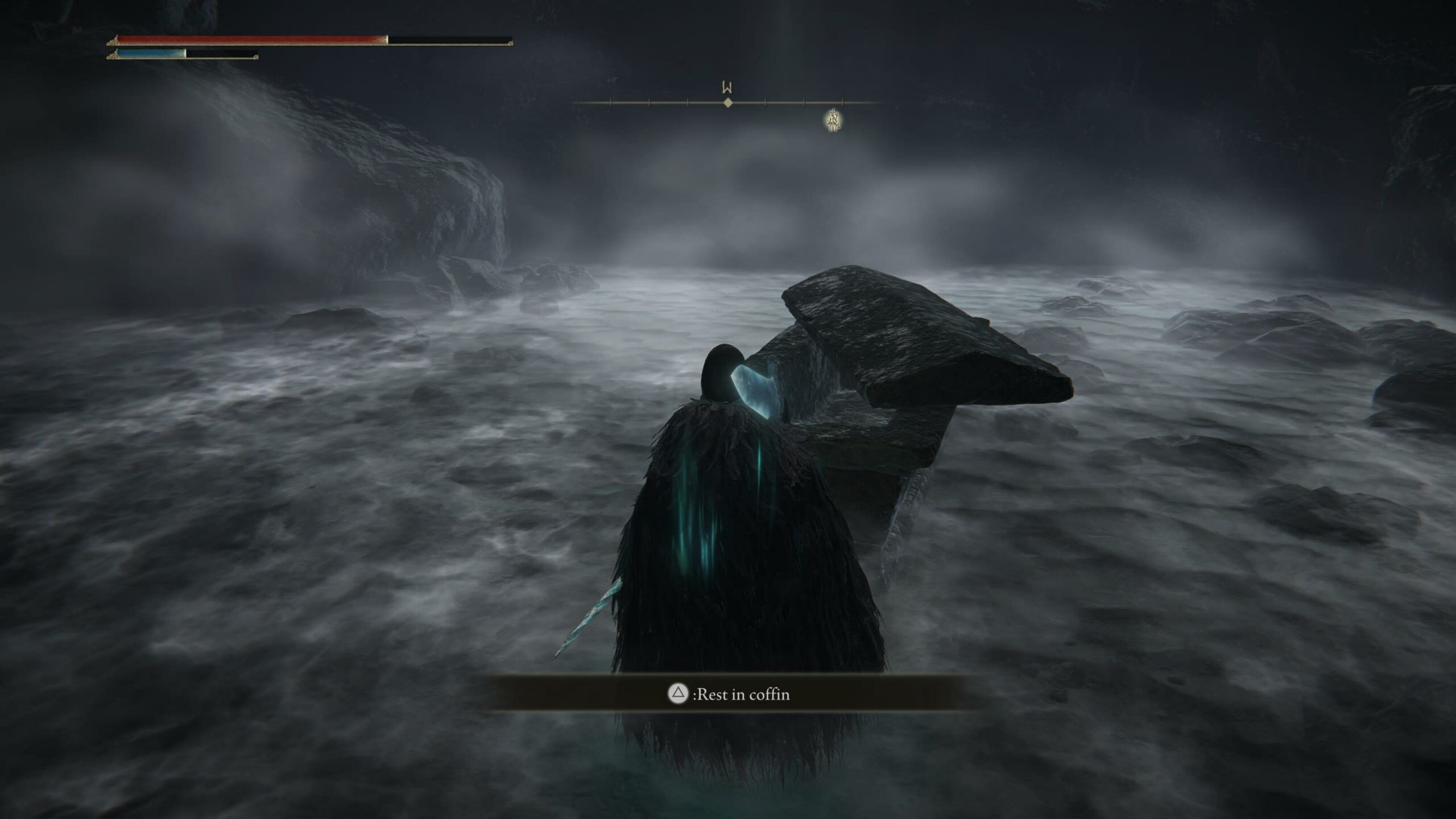Click the leftmost tick mark on the compass bar
The height and width of the screenshot is (819, 1456).
610,104
